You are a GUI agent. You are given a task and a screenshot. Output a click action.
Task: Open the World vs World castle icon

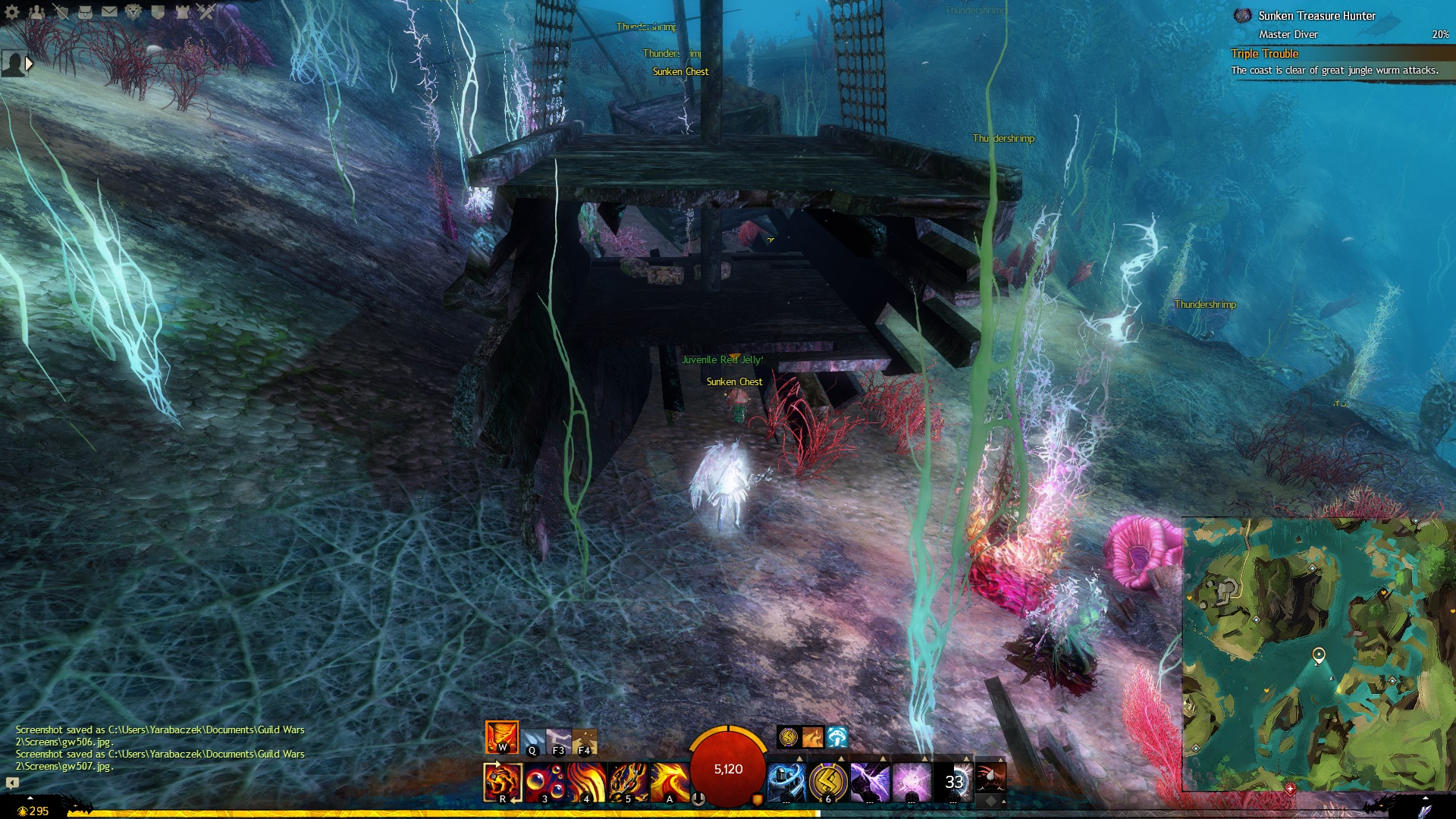(x=182, y=12)
